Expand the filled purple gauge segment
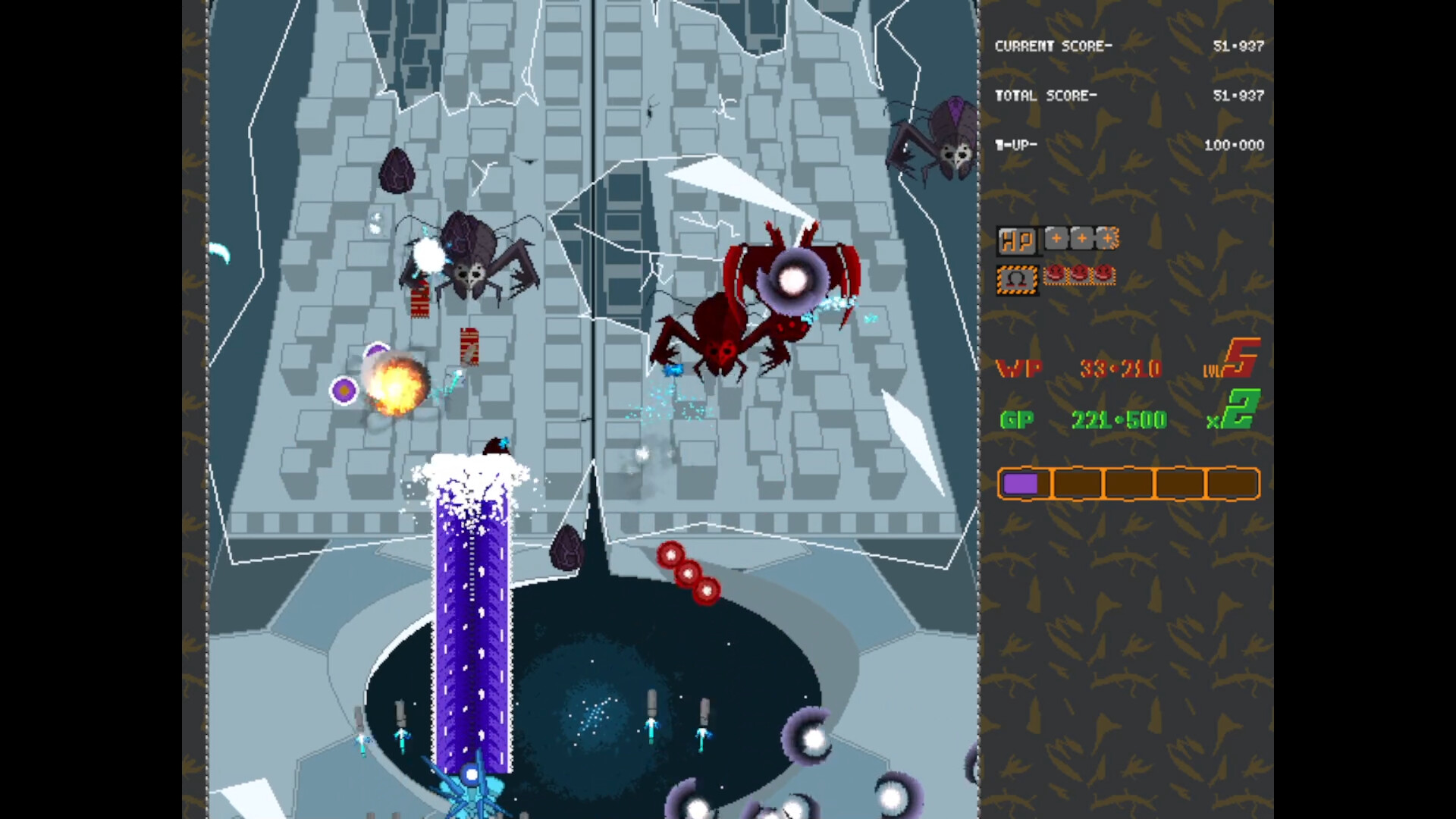 click(1025, 483)
